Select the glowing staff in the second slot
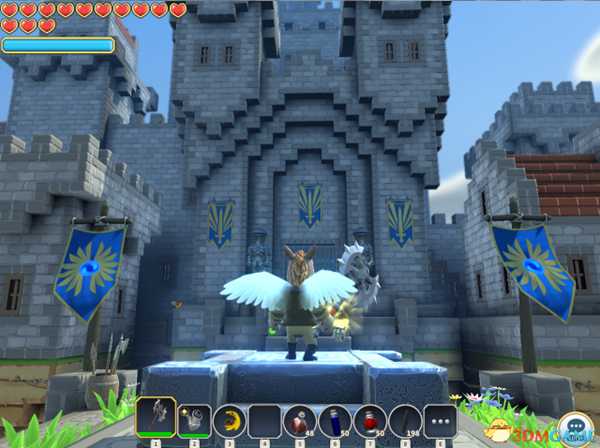Viewport: 600px width, 448px height. [x=194, y=420]
